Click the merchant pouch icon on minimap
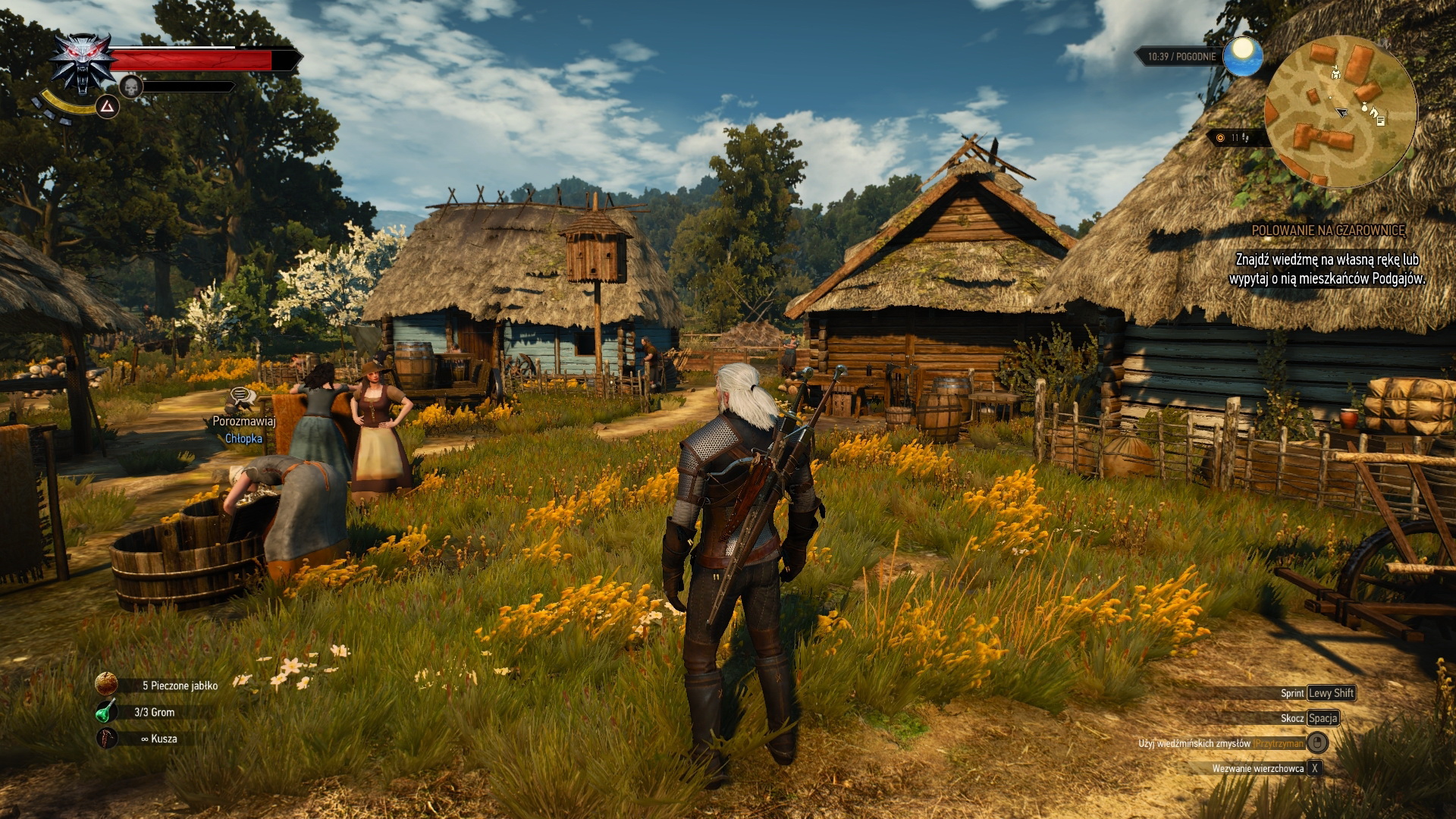 pyautogui.click(x=1365, y=108)
